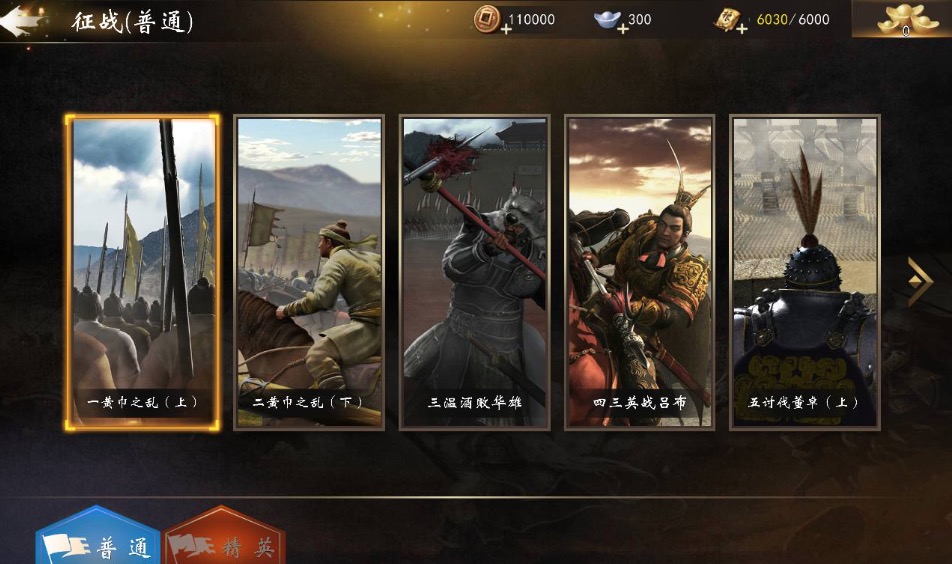Screen dimensions: 952x564
Task: Select chapter 一黄巾之乱（上）
Action: pyautogui.click(x=142, y=272)
